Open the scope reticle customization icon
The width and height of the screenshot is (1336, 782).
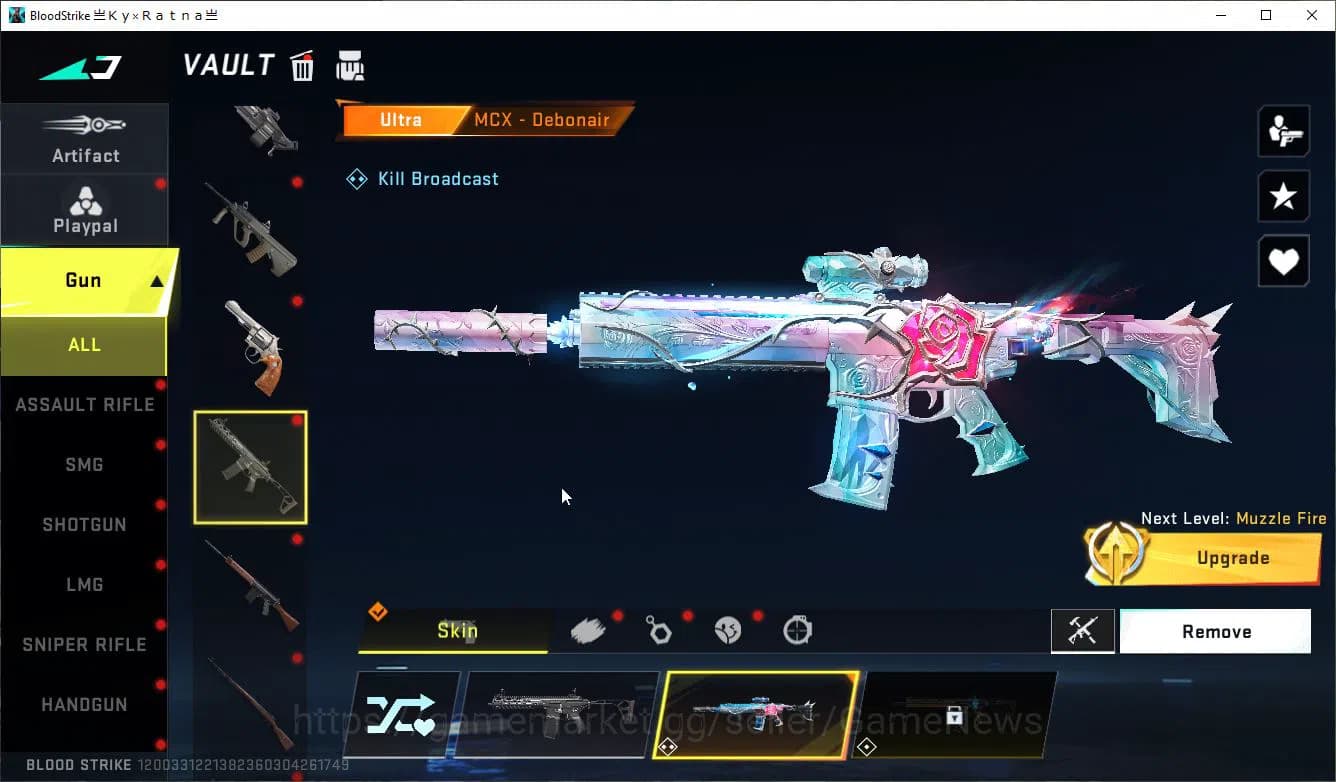click(796, 630)
